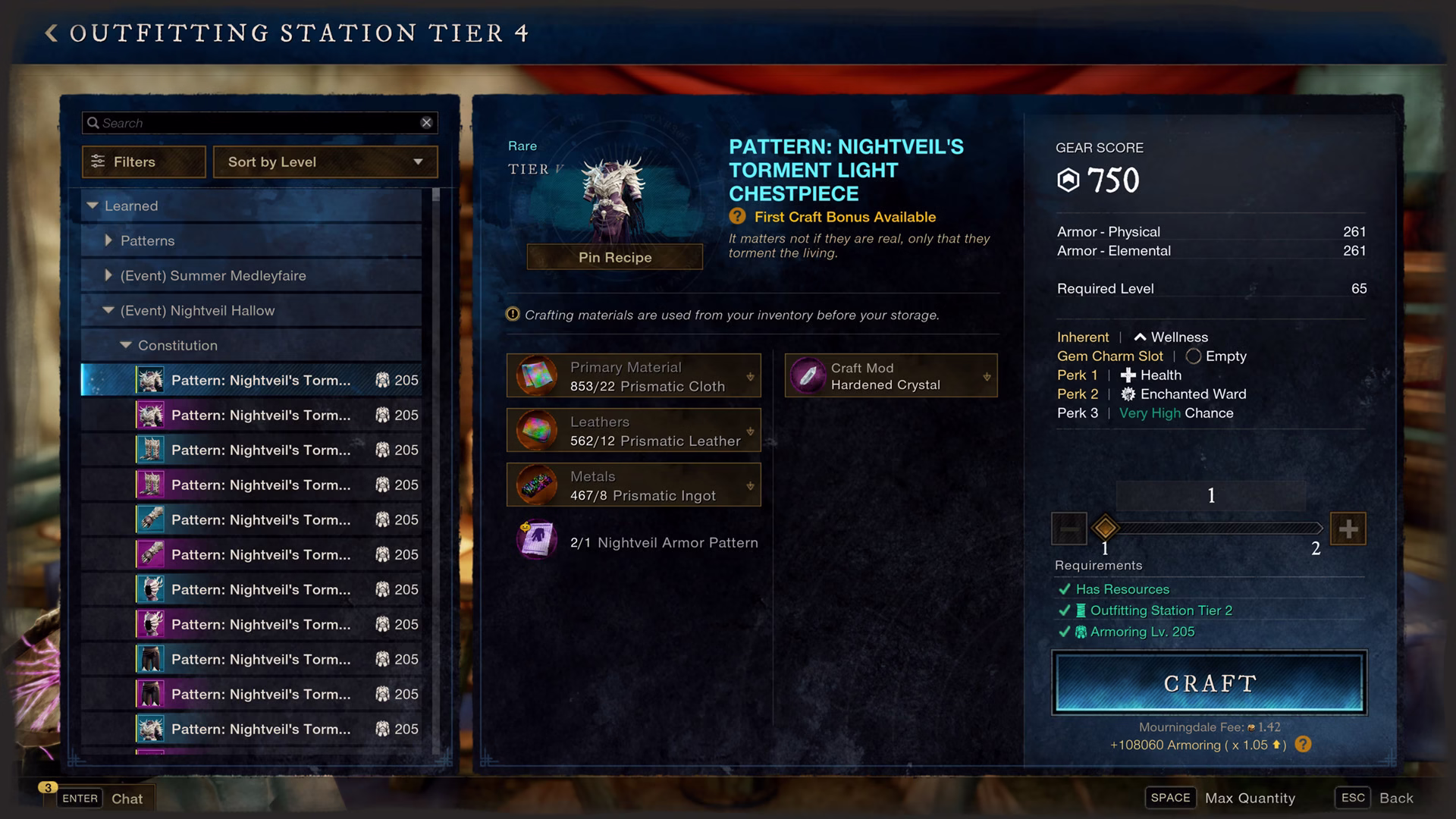Open the Filters panel
This screenshot has width=1456, height=819.
tap(143, 162)
